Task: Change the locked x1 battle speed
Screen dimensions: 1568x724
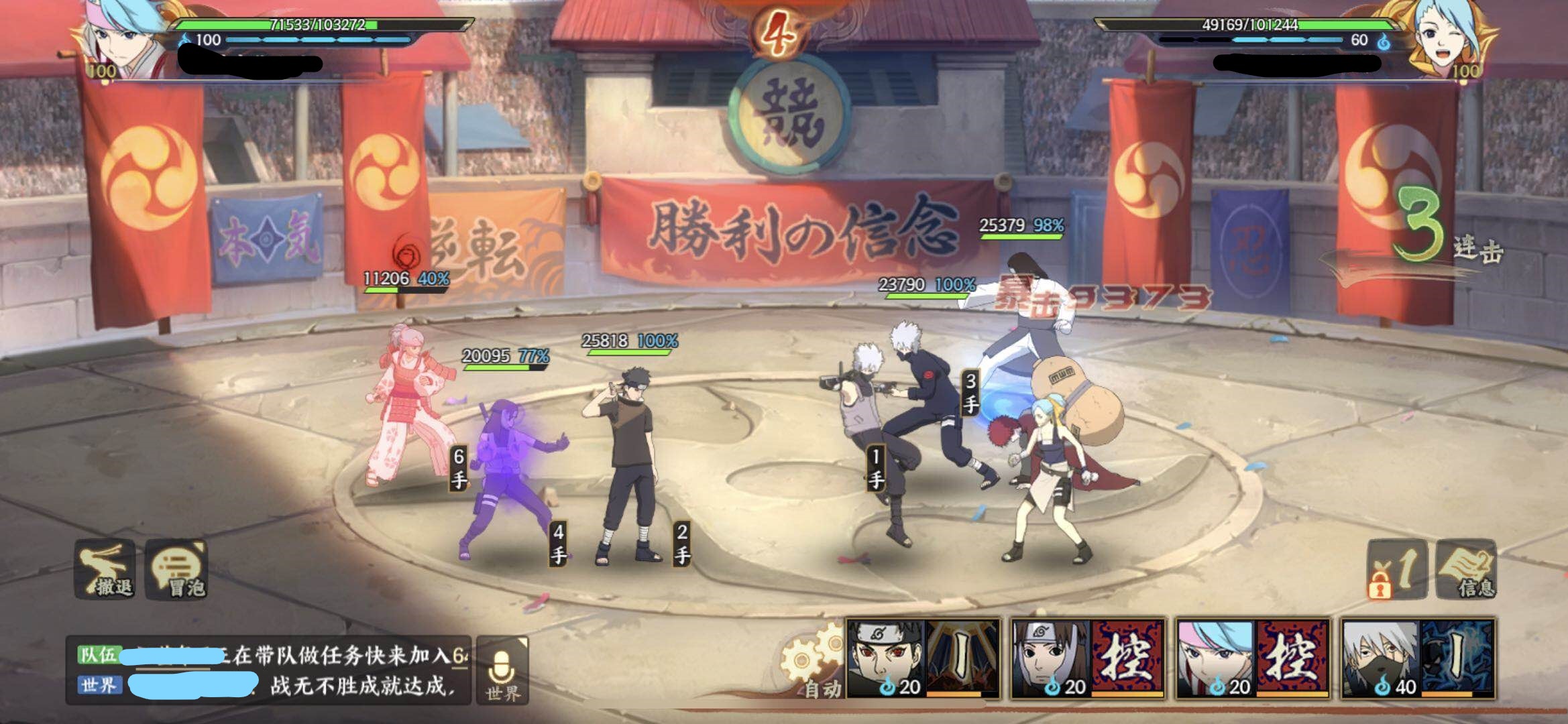Action: (1396, 570)
